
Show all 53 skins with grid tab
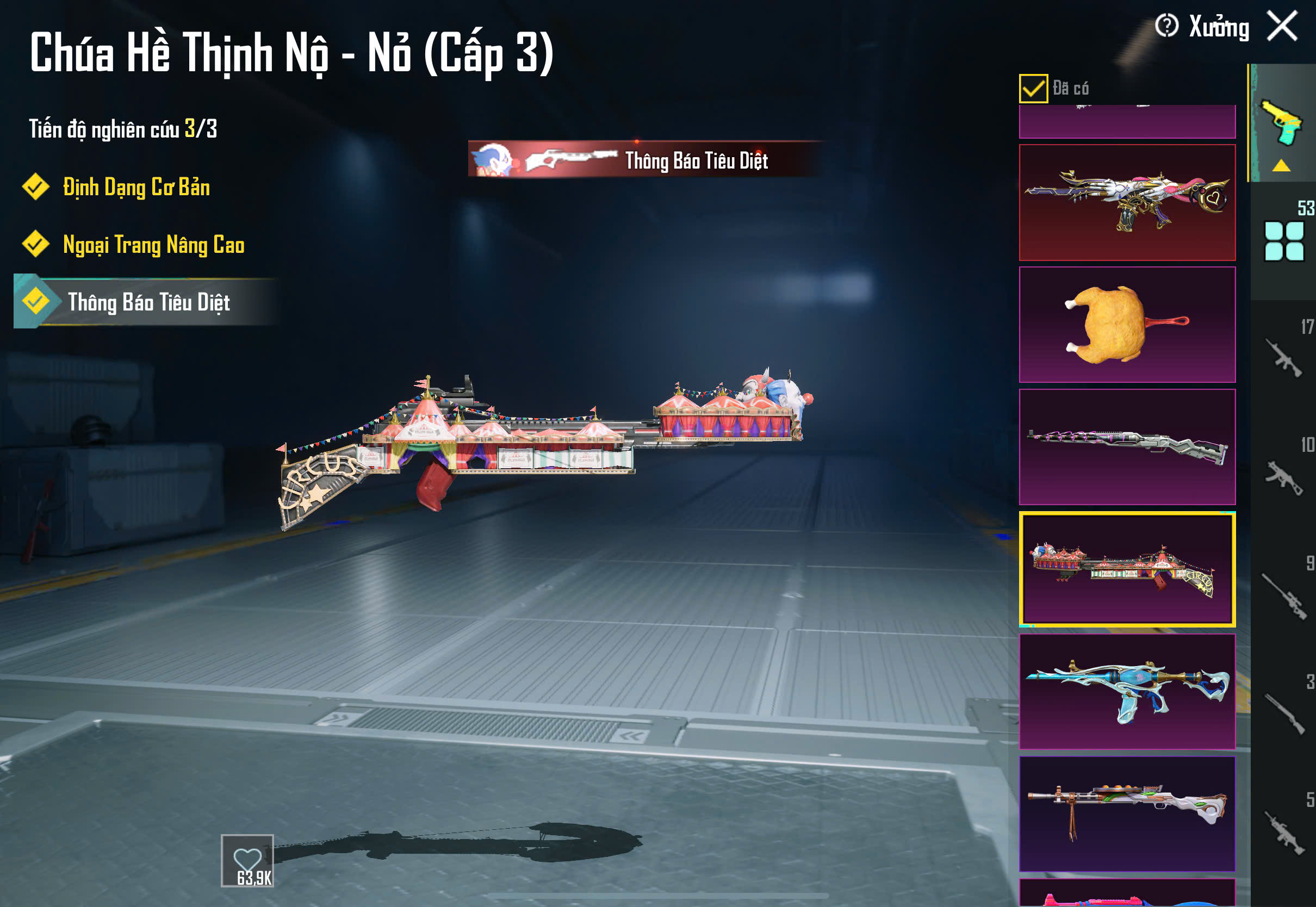pyautogui.click(x=1283, y=241)
